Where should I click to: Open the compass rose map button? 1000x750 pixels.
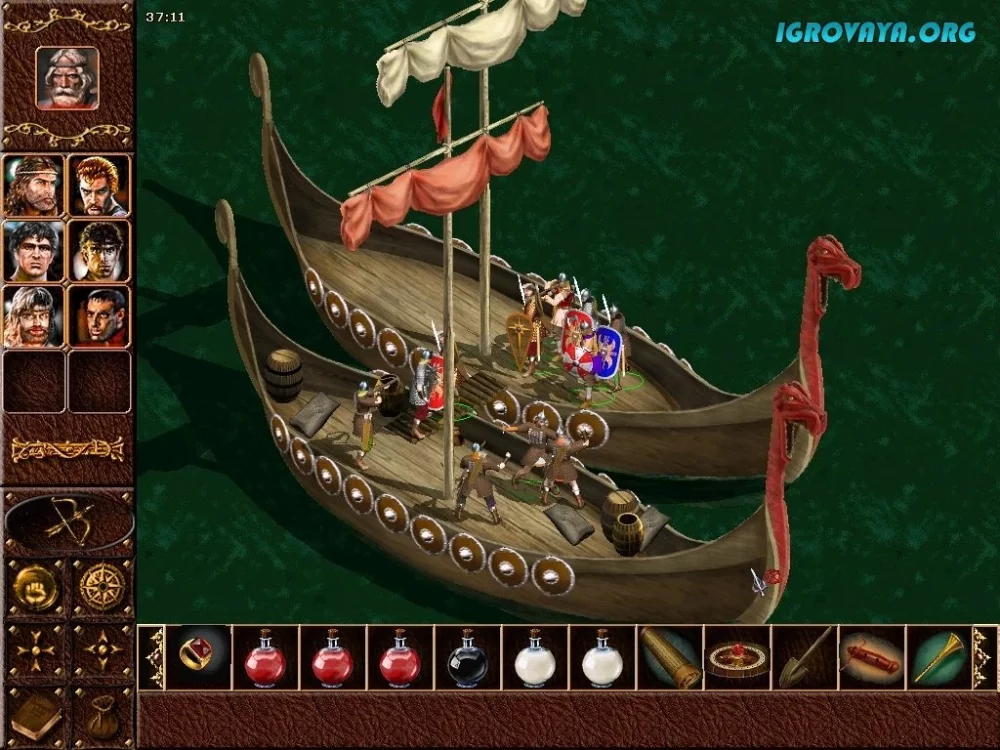pyautogui.click(x=100, y=587)
